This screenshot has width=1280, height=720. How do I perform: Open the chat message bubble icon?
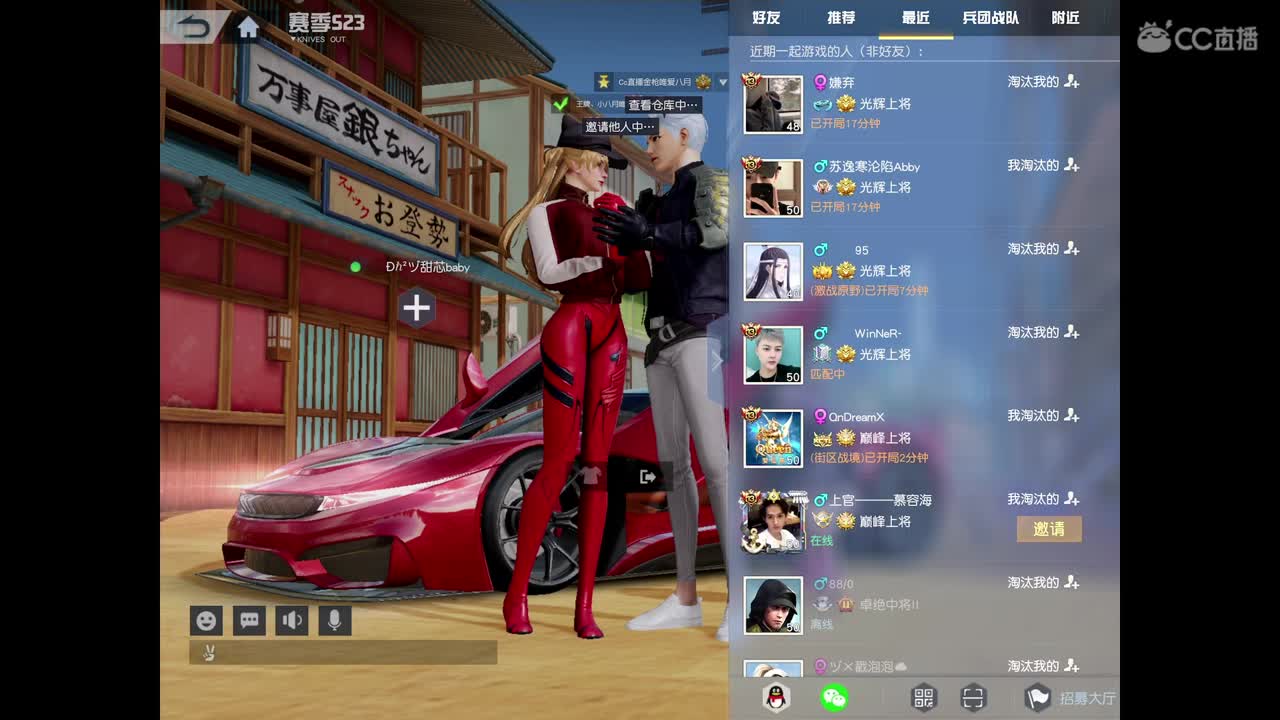tap(249, 620)
